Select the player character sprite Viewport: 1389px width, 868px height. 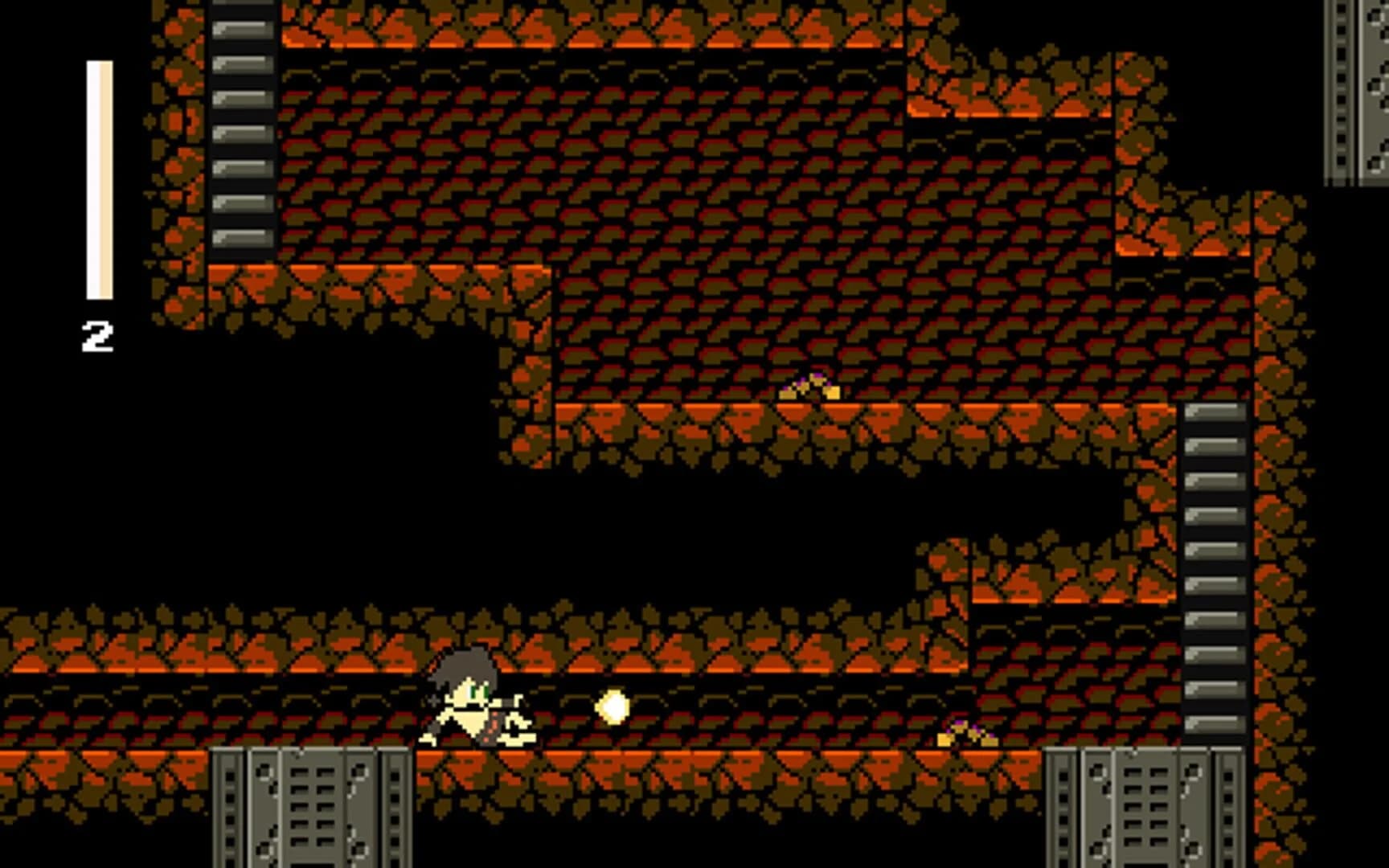(474, 699)
